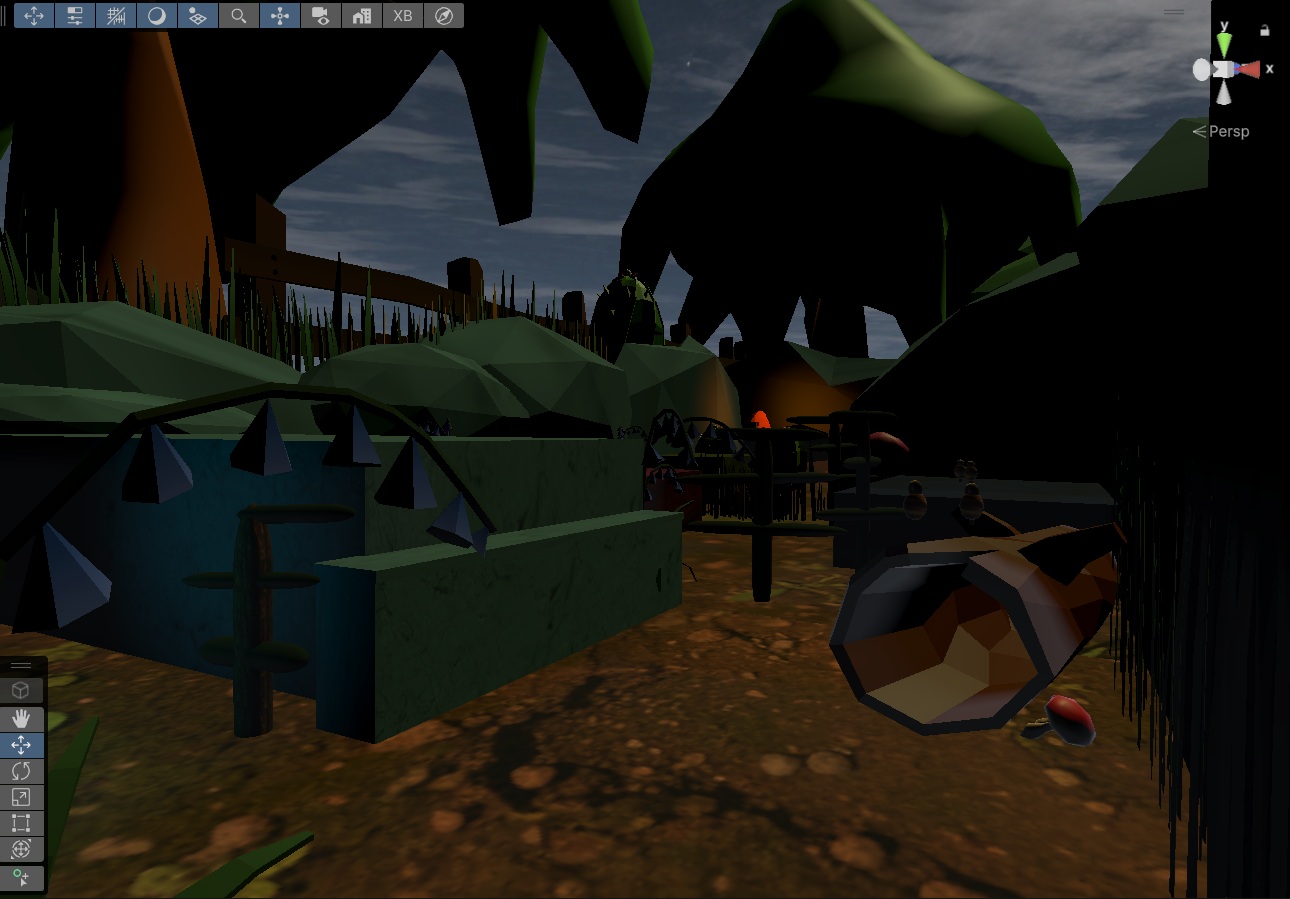The height and width of the screenshot is (899, 1290).
Task: Expand the Persp chevron near the gizmo
Action: click(x=1198, y=131)
